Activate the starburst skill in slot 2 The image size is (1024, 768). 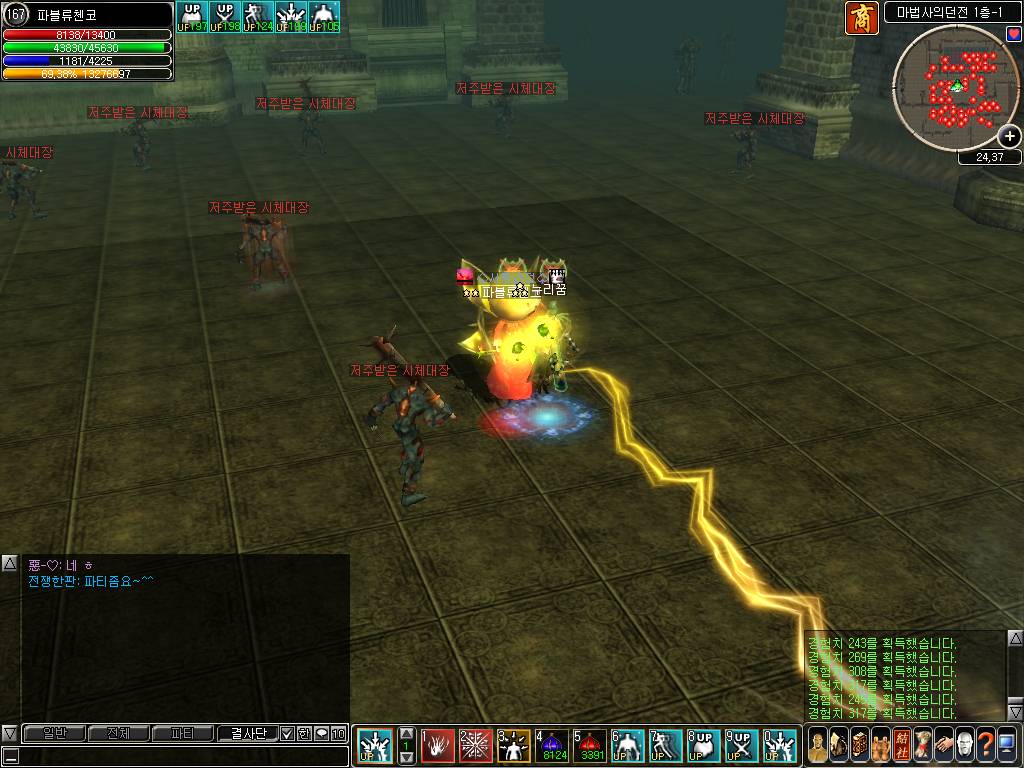click(475, 745)
